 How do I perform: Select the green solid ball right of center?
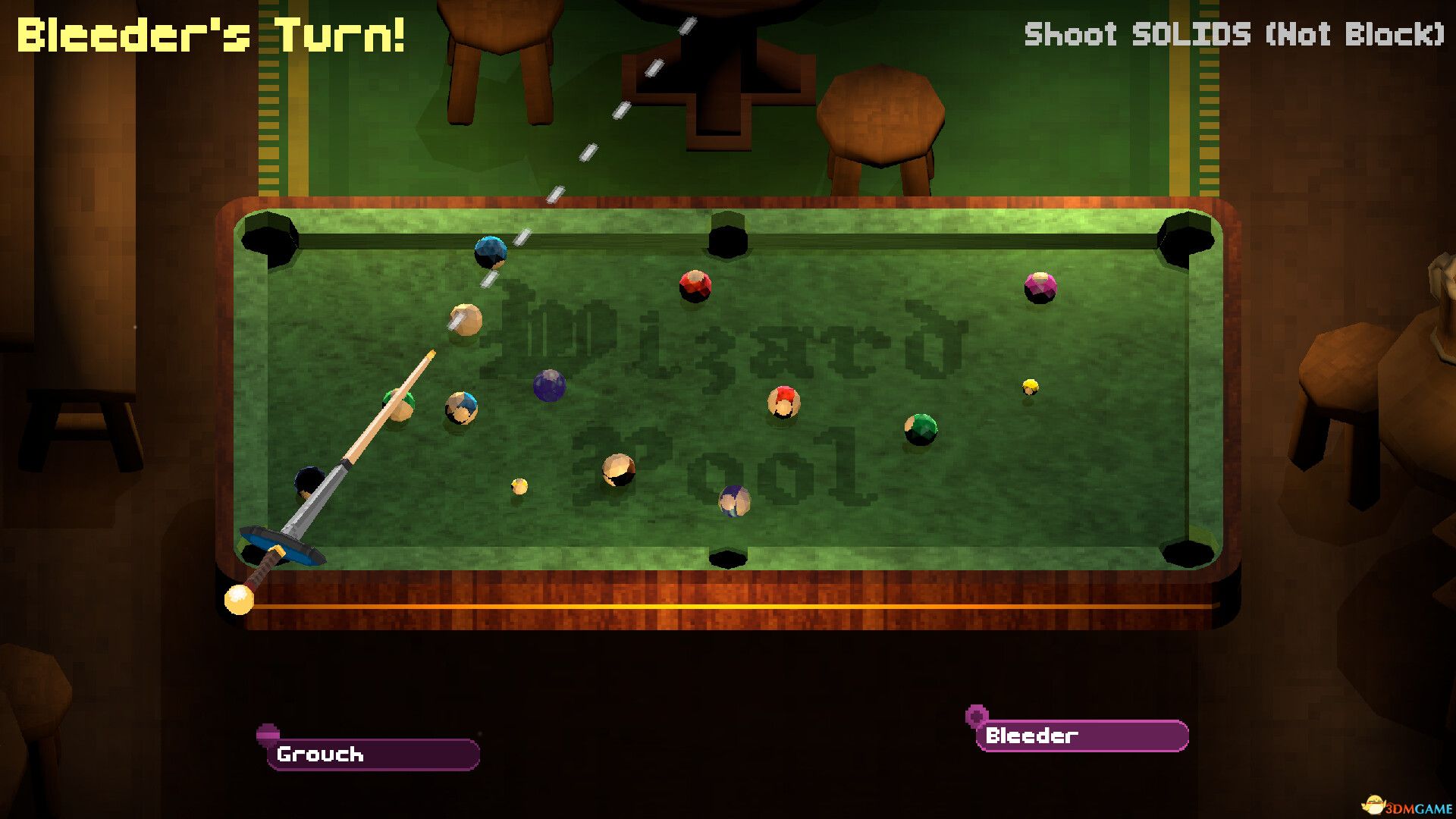(x=918, y=429)
